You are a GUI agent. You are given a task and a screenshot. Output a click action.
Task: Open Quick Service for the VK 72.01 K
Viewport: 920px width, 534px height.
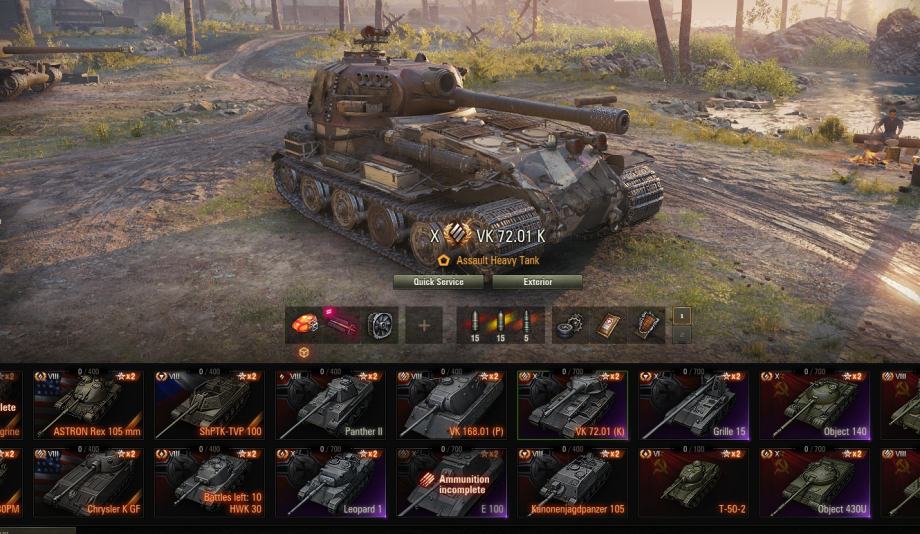click(x=438, y=282)
